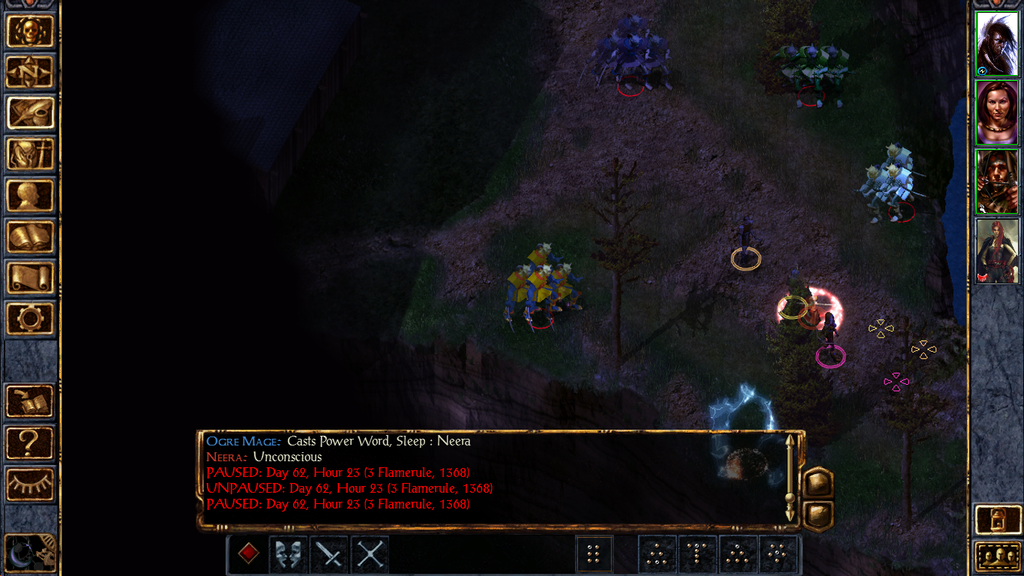This screenshot has height=576, width=1024.
Task: Click the red gem action button
Action: 248,554
